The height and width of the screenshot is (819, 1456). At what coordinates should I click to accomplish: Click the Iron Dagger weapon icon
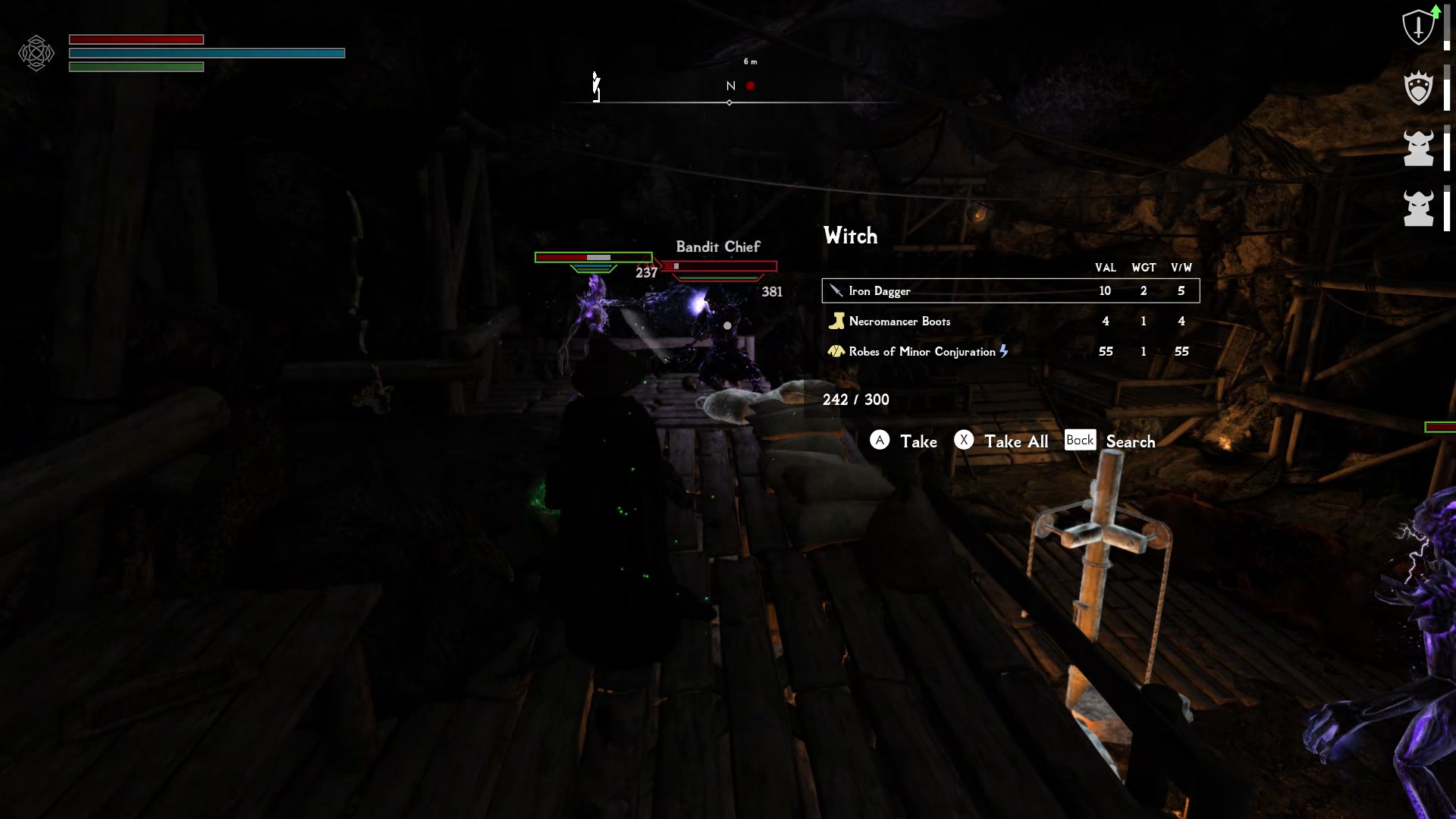tap(836, 290)
